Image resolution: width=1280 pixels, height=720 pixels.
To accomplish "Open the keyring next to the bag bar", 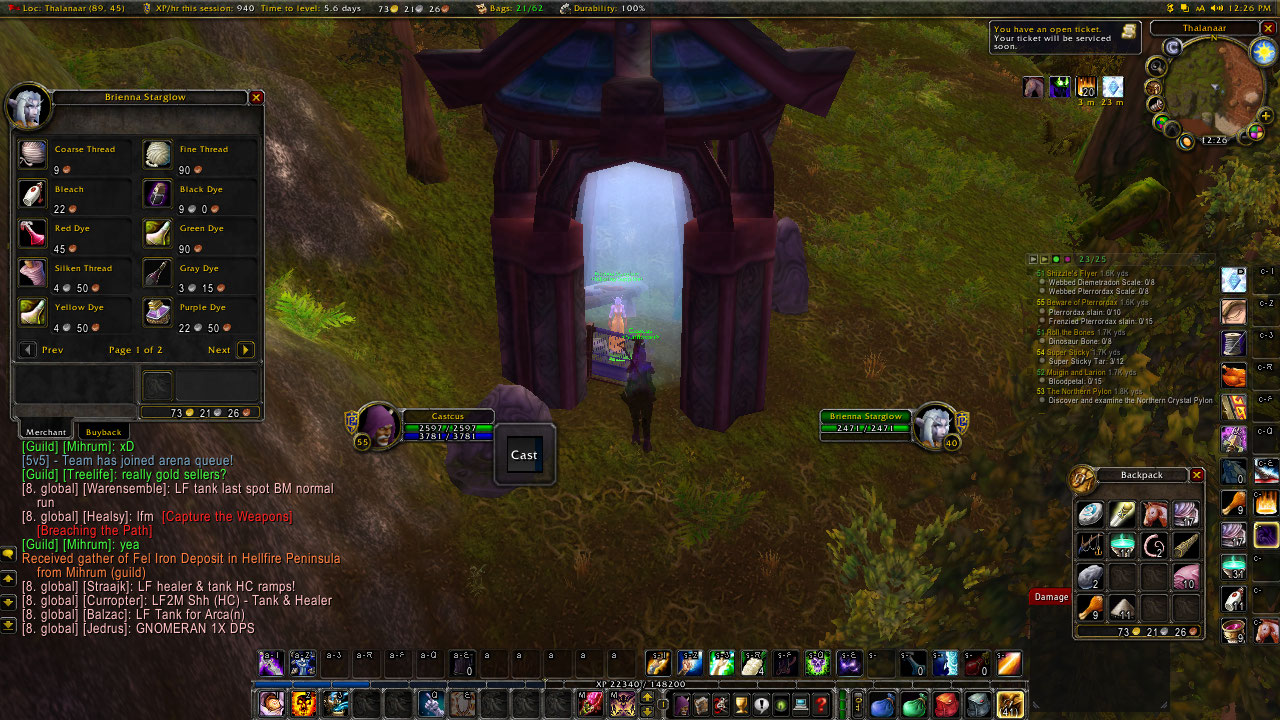I will [859, 704].
